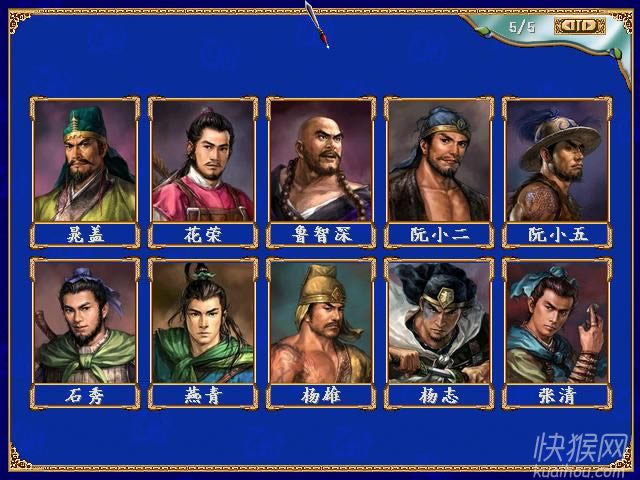Pick the 张清 portrait
This screenshot has height=480, width=640.
tap(557, 322)
